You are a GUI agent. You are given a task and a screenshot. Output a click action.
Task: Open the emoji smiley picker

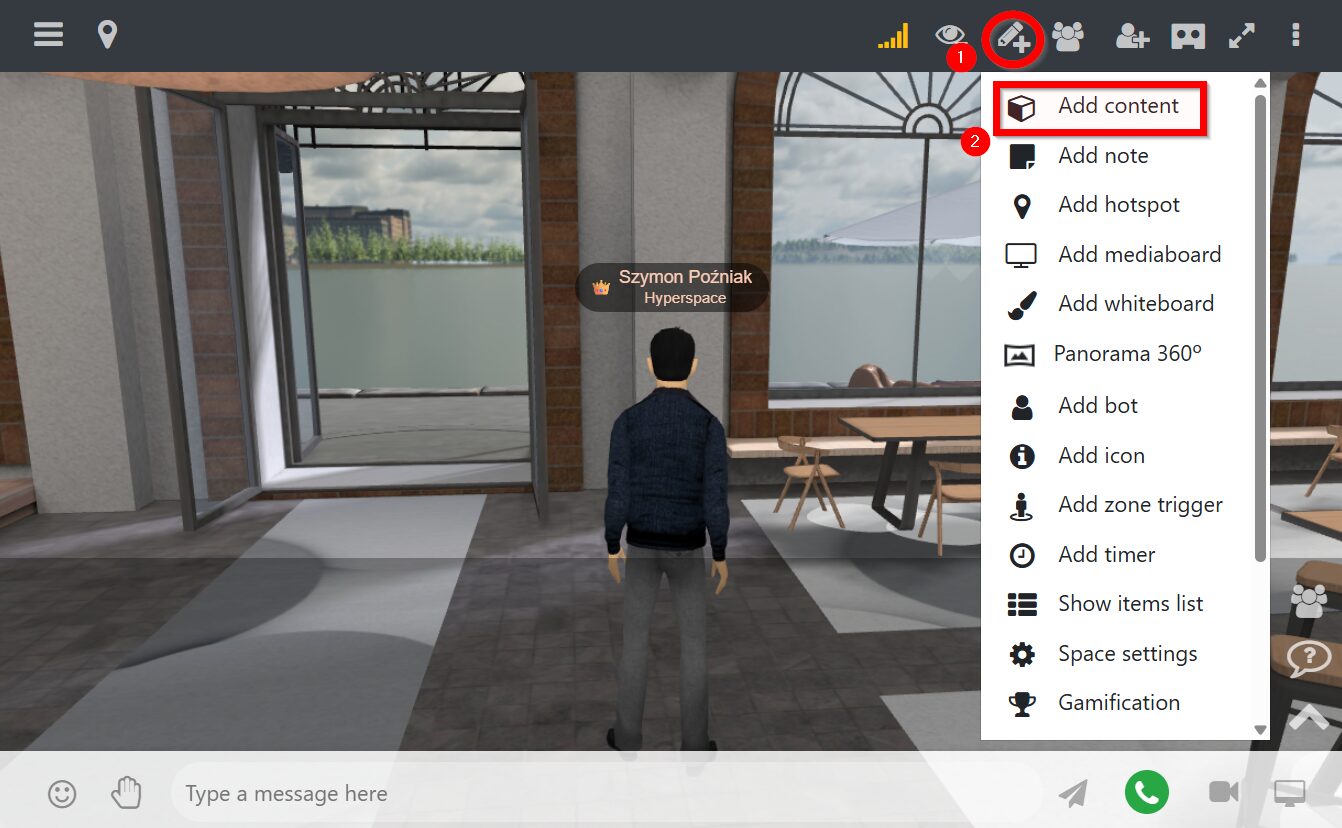(62, 794)
